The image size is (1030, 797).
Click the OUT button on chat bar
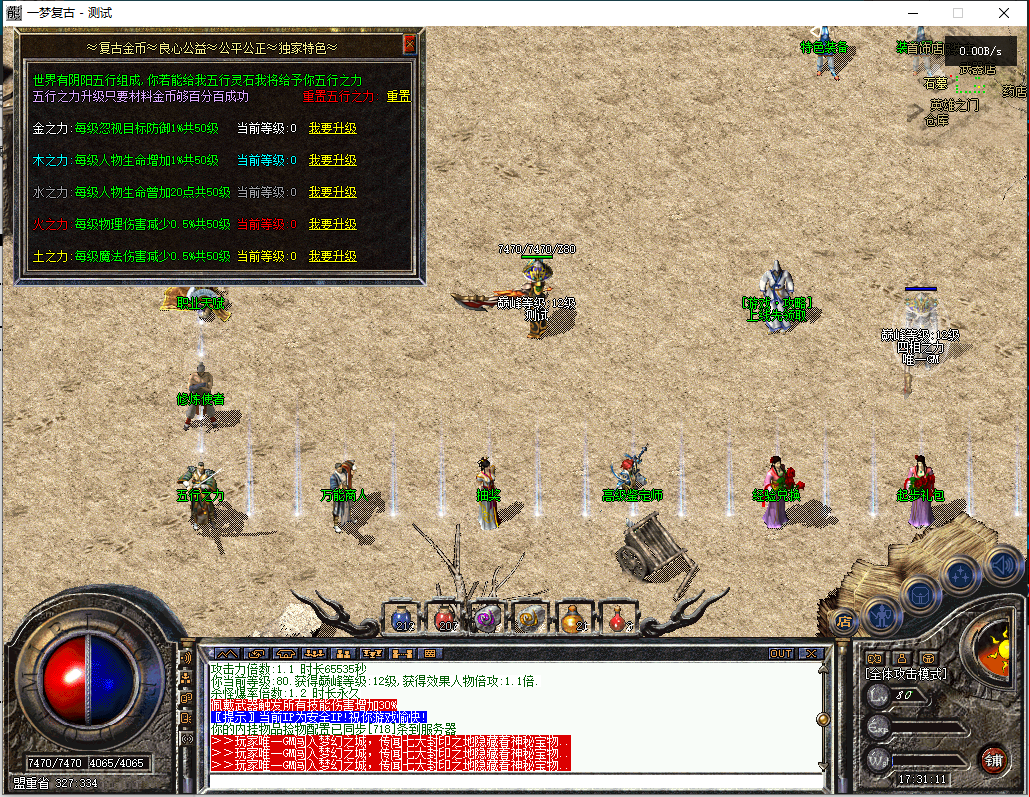click(780, 653)
